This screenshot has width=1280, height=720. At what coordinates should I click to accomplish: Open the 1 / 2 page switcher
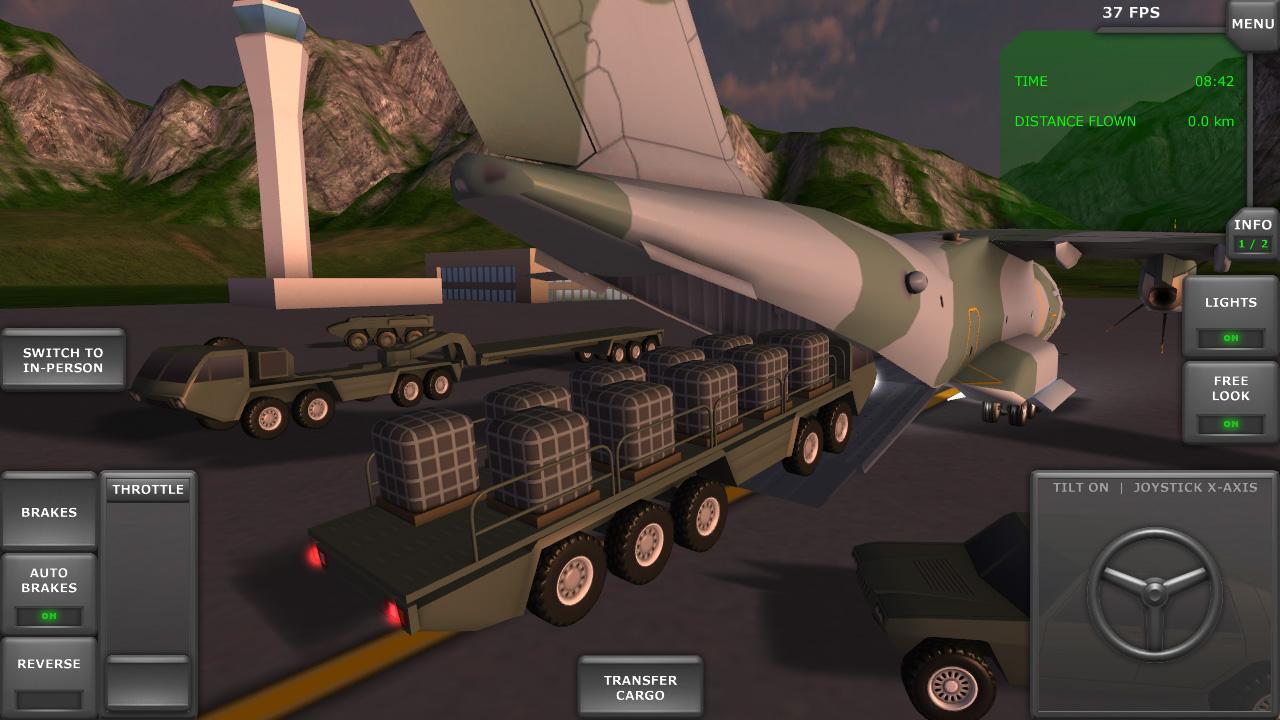tap(1253, 241)
